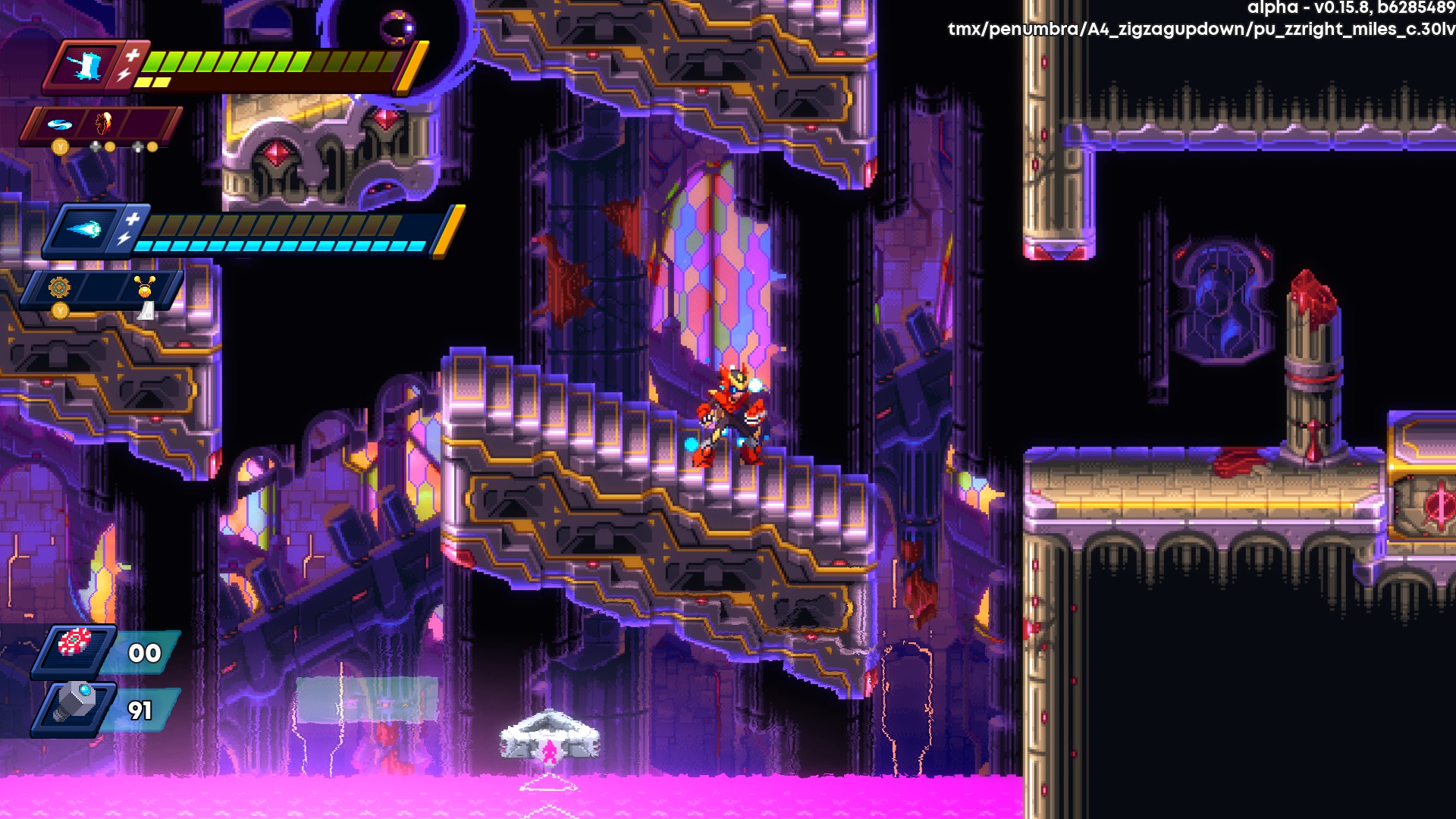The image size is (1456, 819).
Task: Click the red poker chip currency icon
Action: pos(74,642)
